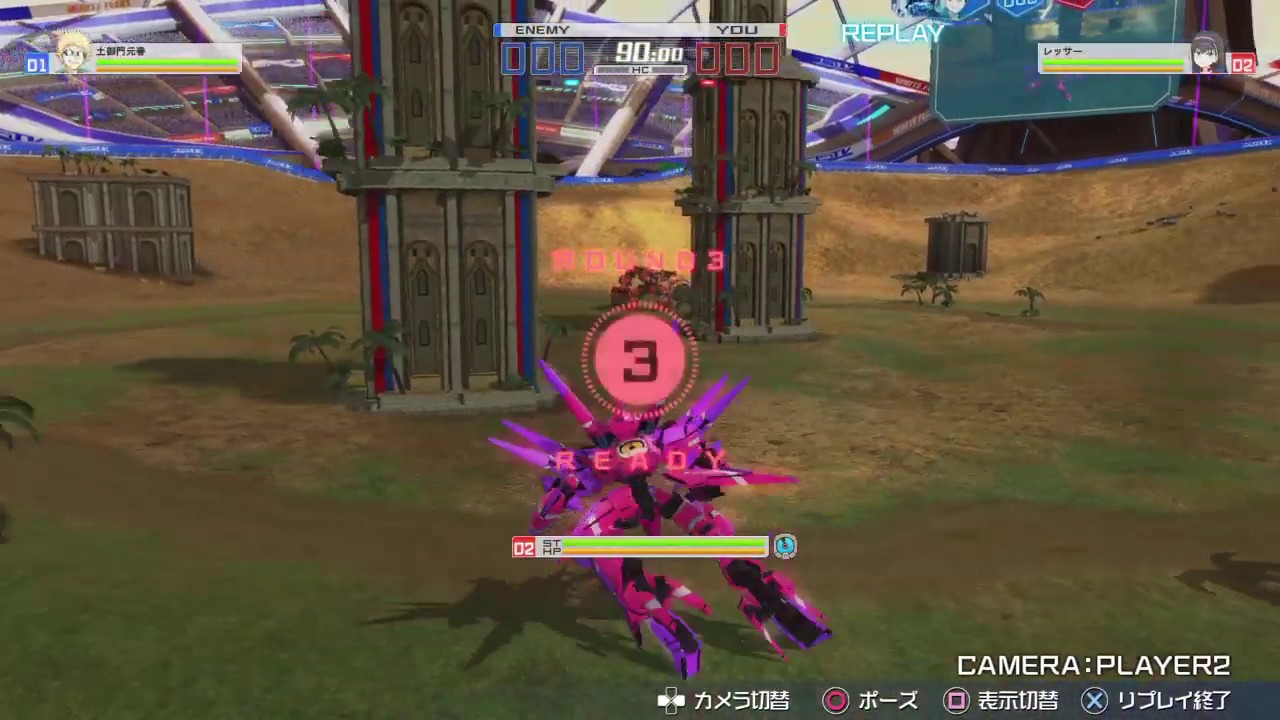Expand the ENEMY score panel
This screenshot has height=720, width=1280.
coord(541,57)
